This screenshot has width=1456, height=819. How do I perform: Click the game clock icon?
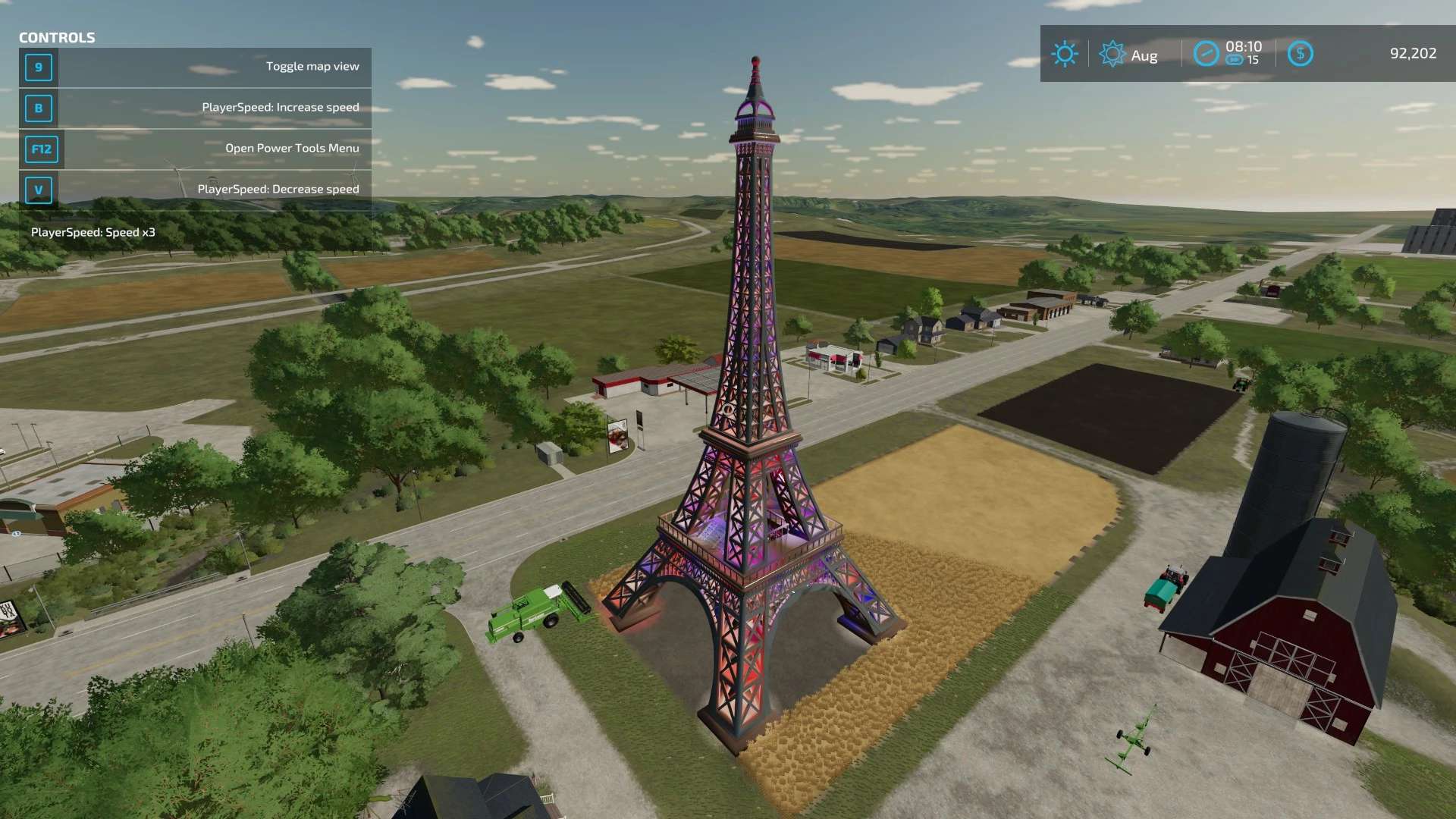click(x=1206, y=54)
